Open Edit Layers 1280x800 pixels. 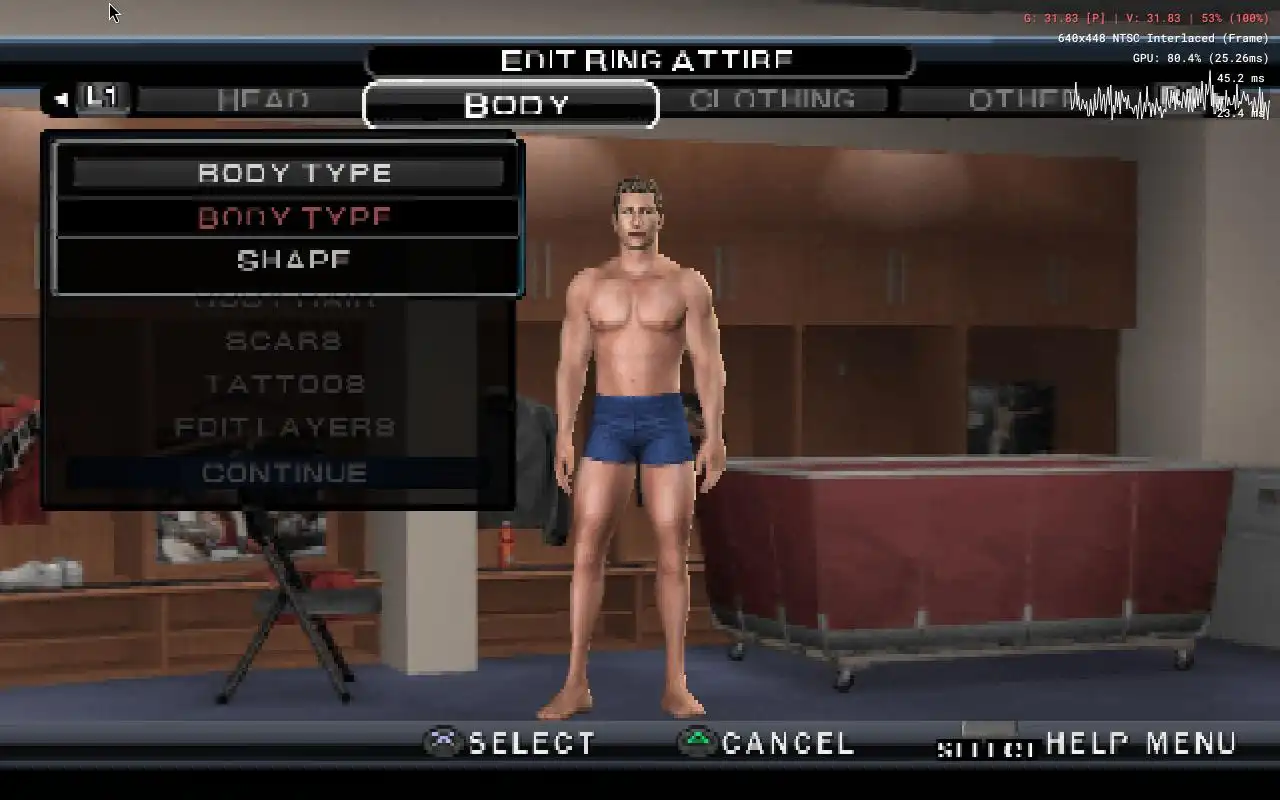coord(285,428)
